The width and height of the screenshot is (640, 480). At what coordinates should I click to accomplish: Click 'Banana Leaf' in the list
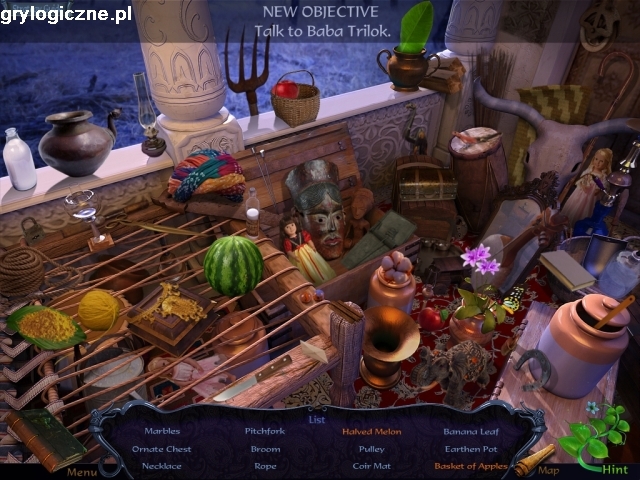click(x=469, y=432)
